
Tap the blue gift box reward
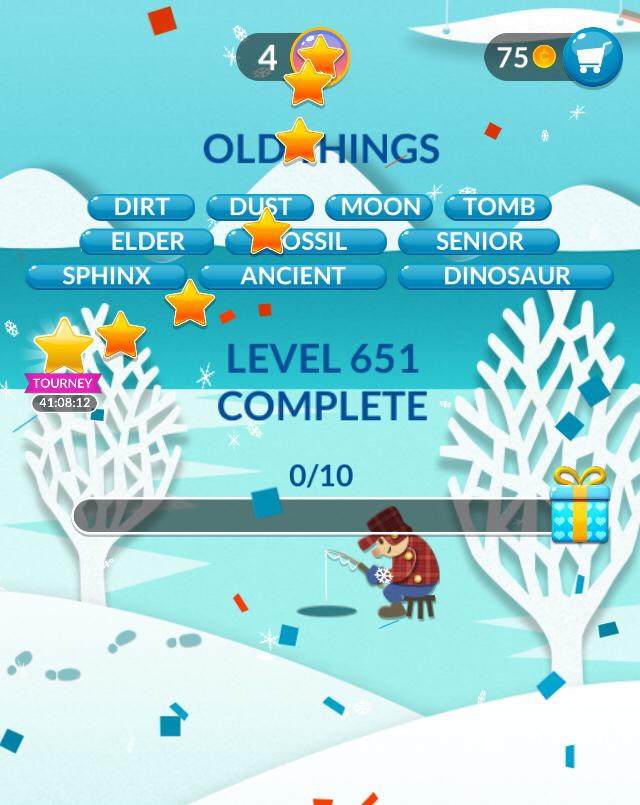click(x=578, y=506)
